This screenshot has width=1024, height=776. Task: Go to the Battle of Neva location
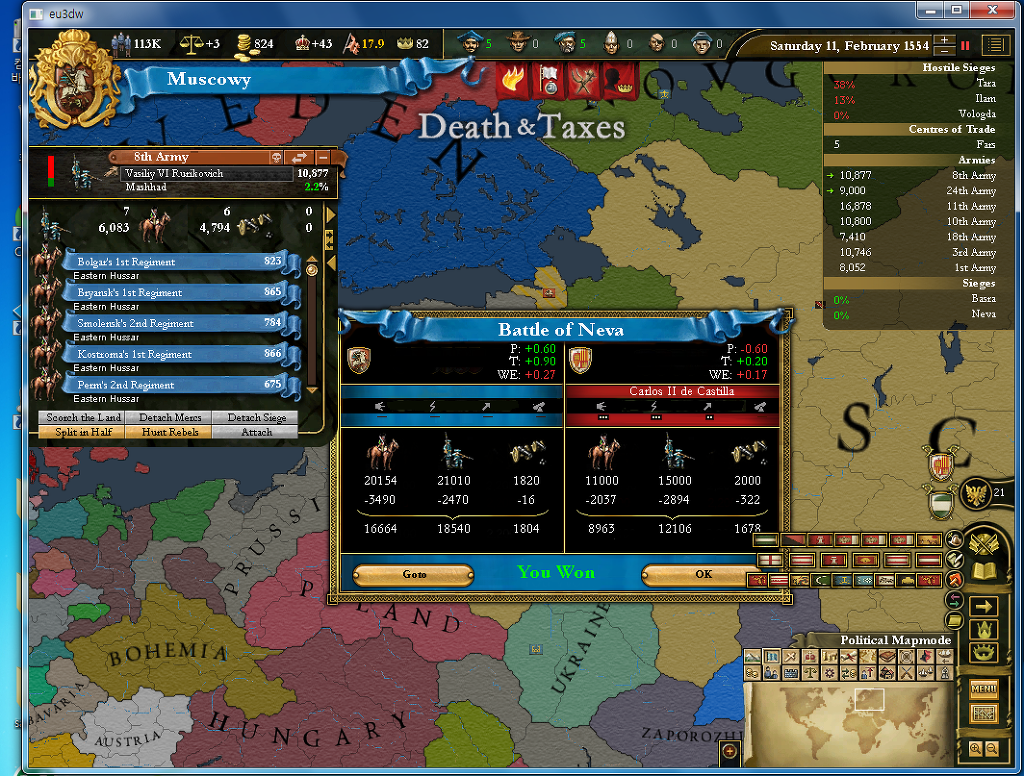pyautogui.click(x=414, y=574)
